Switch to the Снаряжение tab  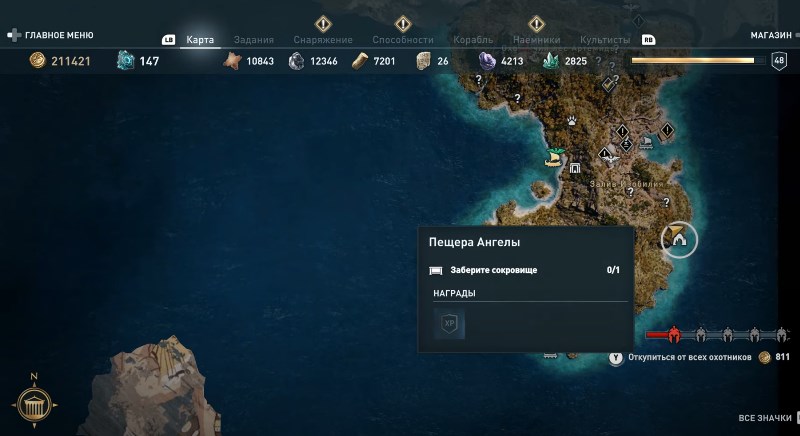click(x=323, y=40)
